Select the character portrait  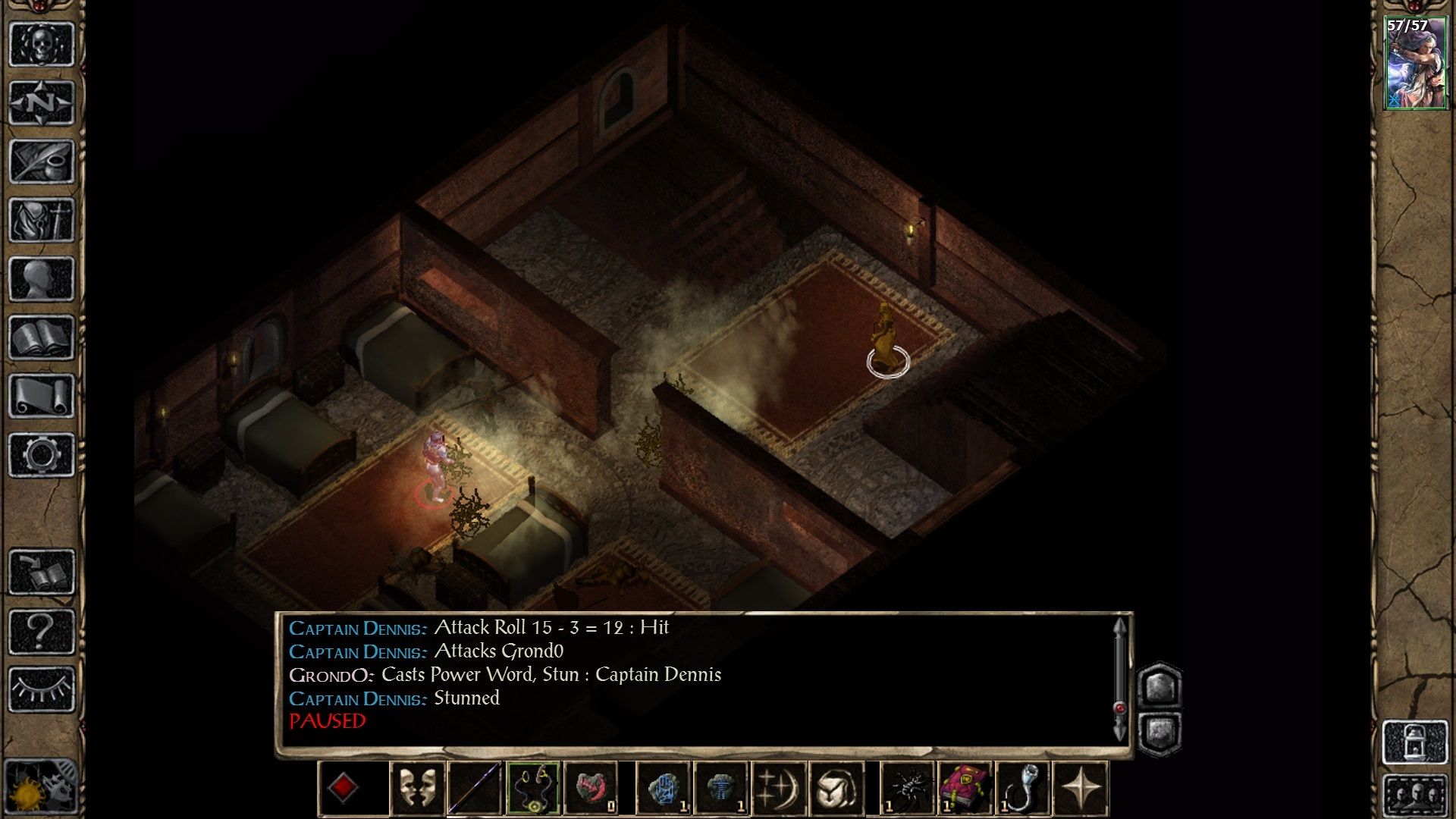coord(1414,64)
